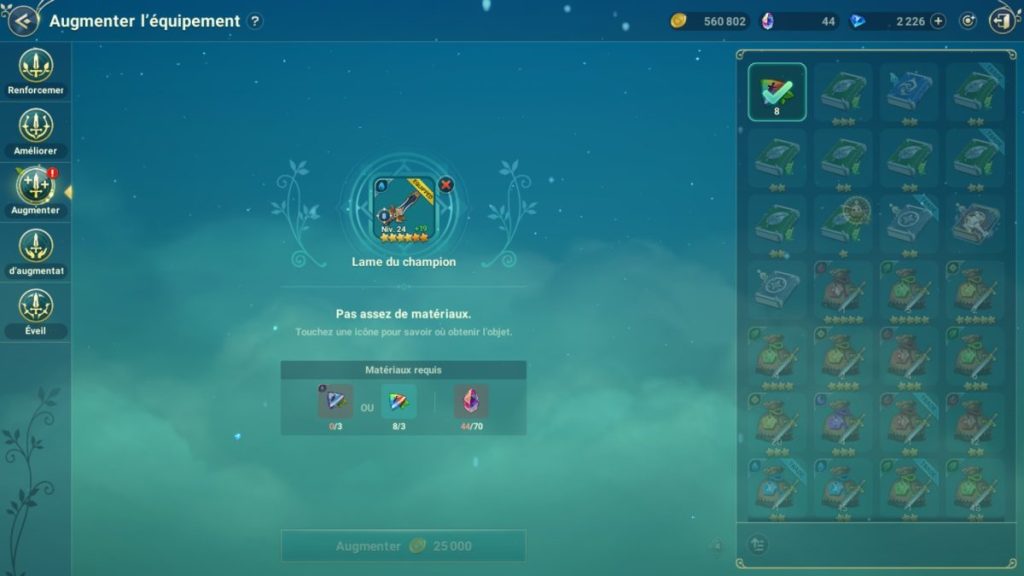Tap the rainbow material icon showing 8/3

398,401
